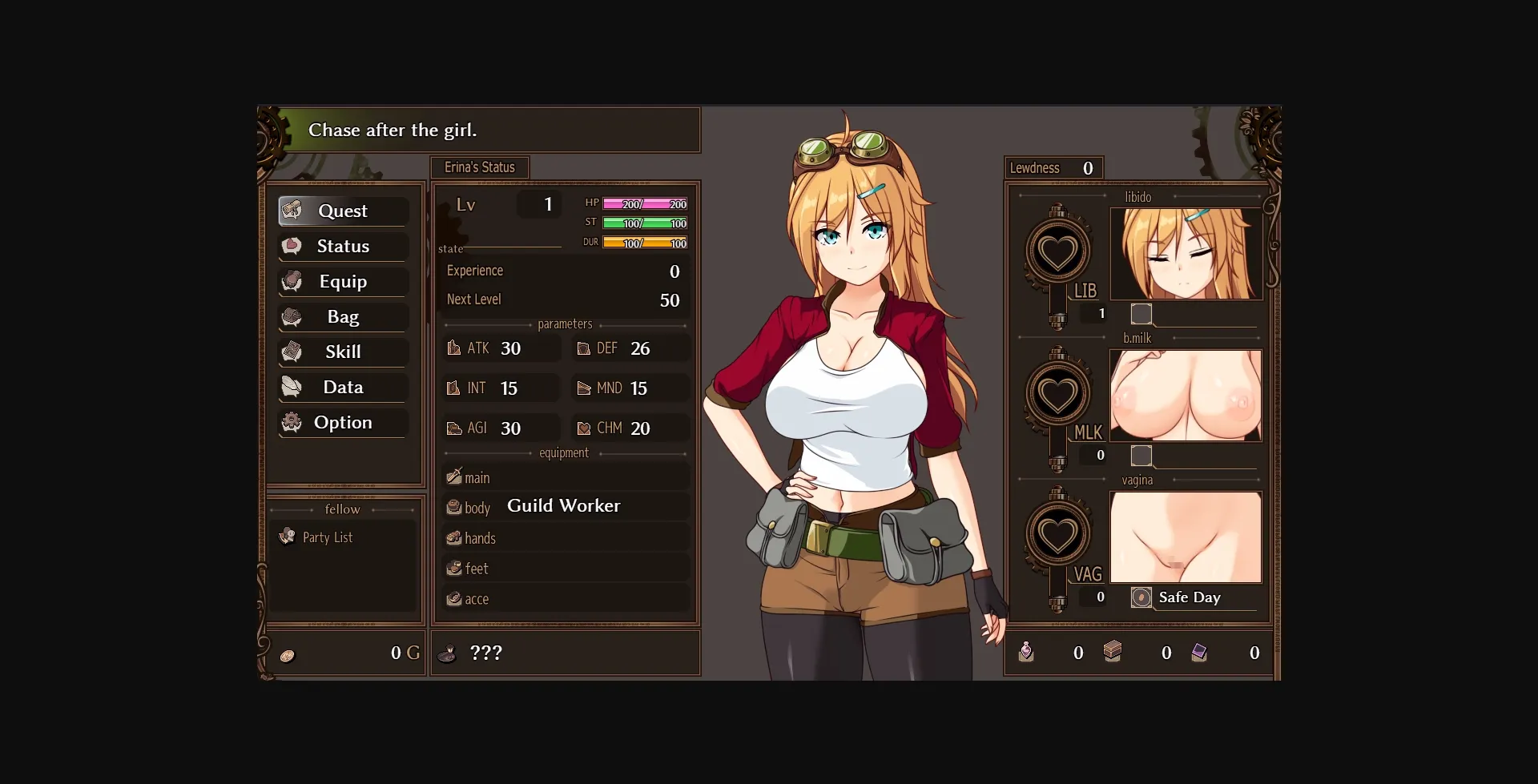Open the Bag inventory menu
The height and width of the screenshot is (784, 1538).
[343, 316]
